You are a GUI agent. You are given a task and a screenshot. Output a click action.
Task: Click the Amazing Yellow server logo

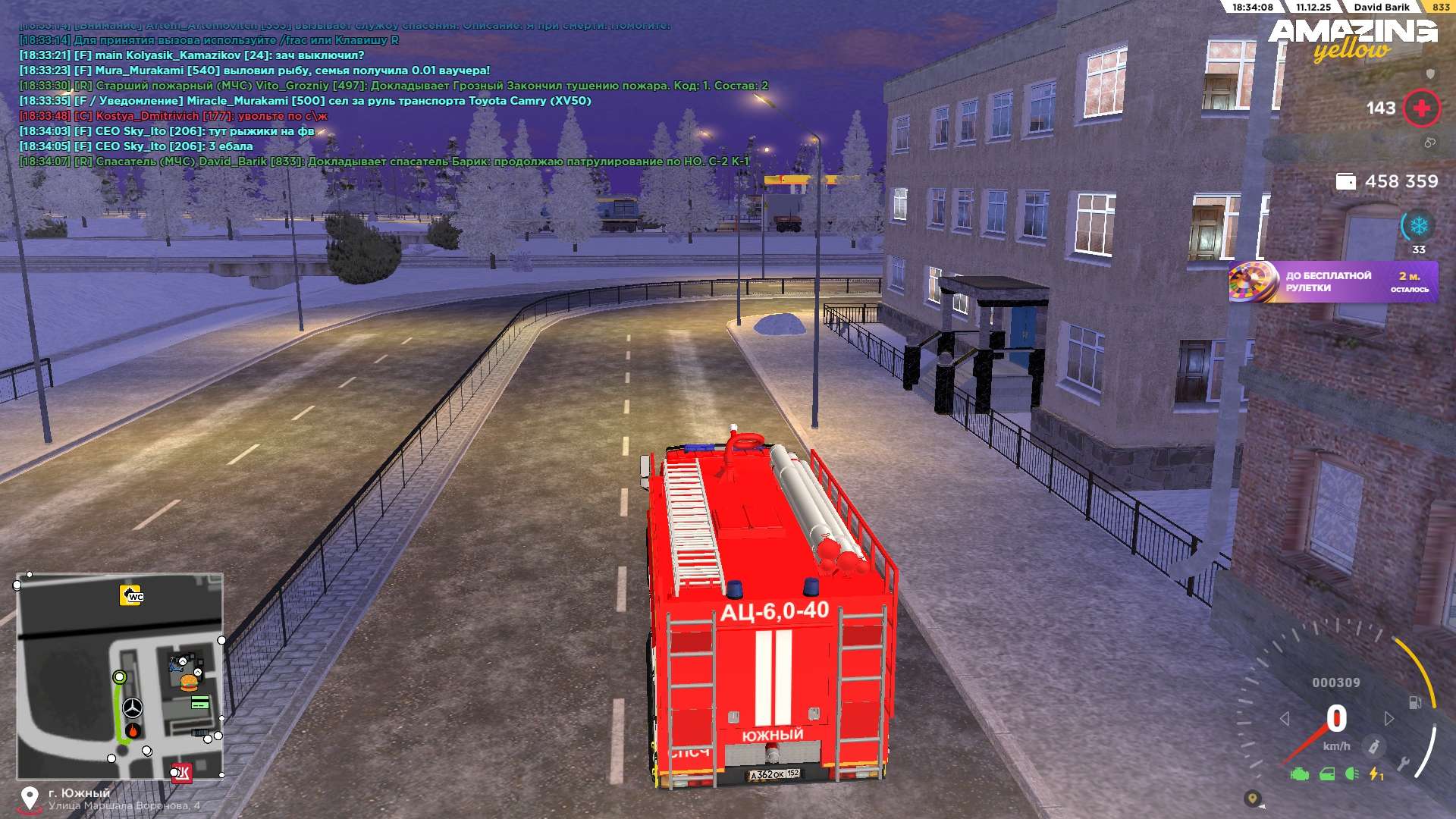pos(1352,39)
